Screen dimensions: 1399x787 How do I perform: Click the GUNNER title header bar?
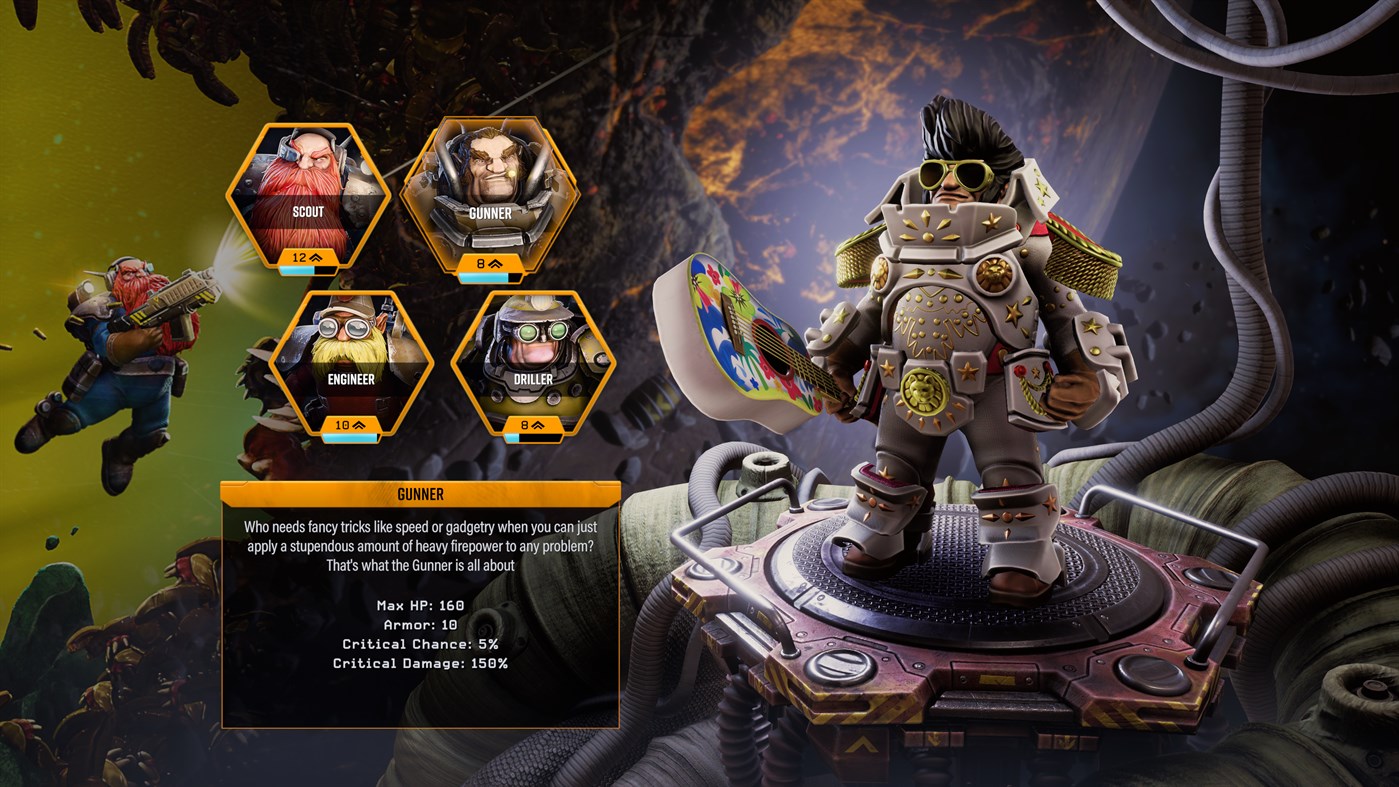[x=419, y=493]
